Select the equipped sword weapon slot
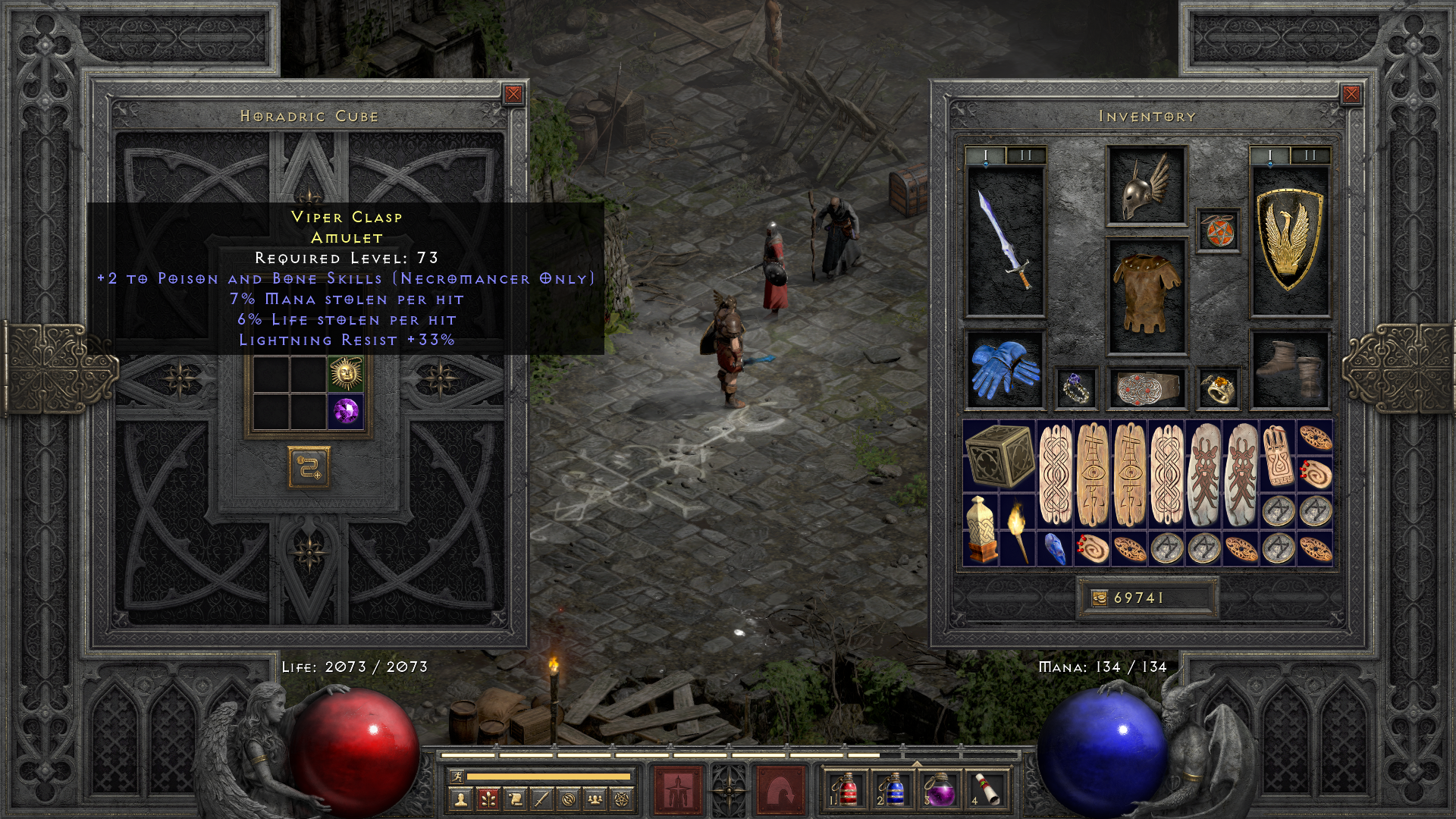Screen dimensions: 1456x819 pos(1006,240)
